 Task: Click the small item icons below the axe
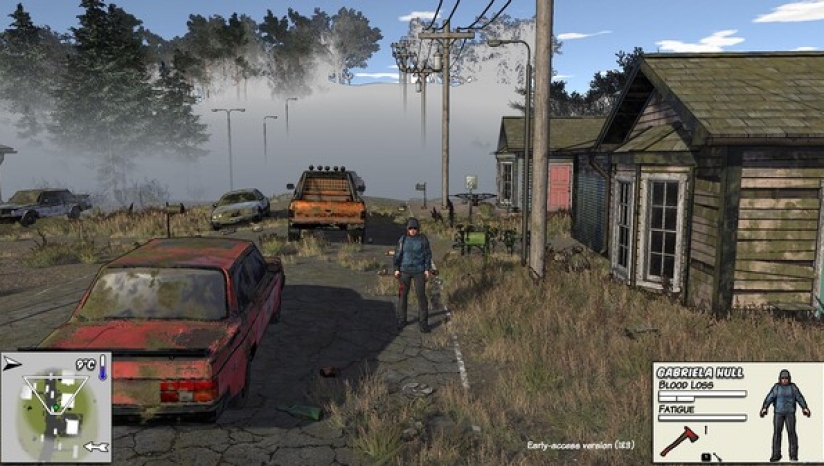[x=711, y=457]
